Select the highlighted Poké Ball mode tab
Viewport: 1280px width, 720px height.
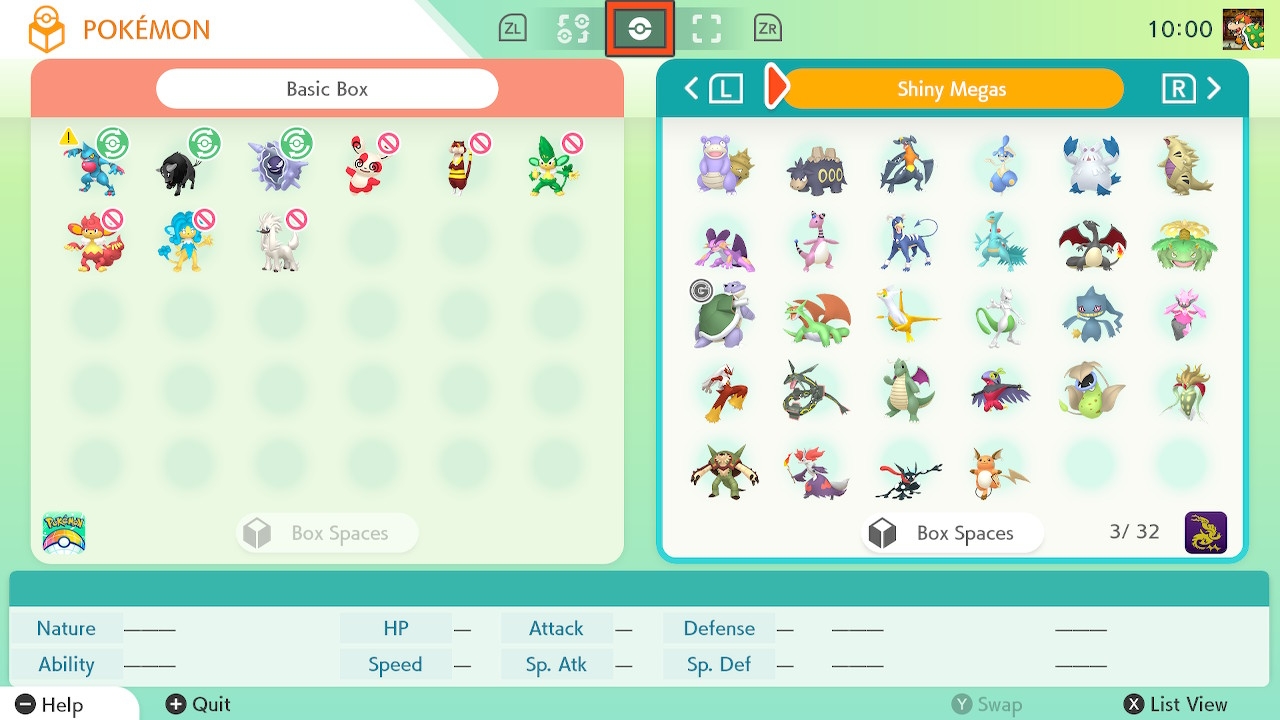[x=640, y=29]
